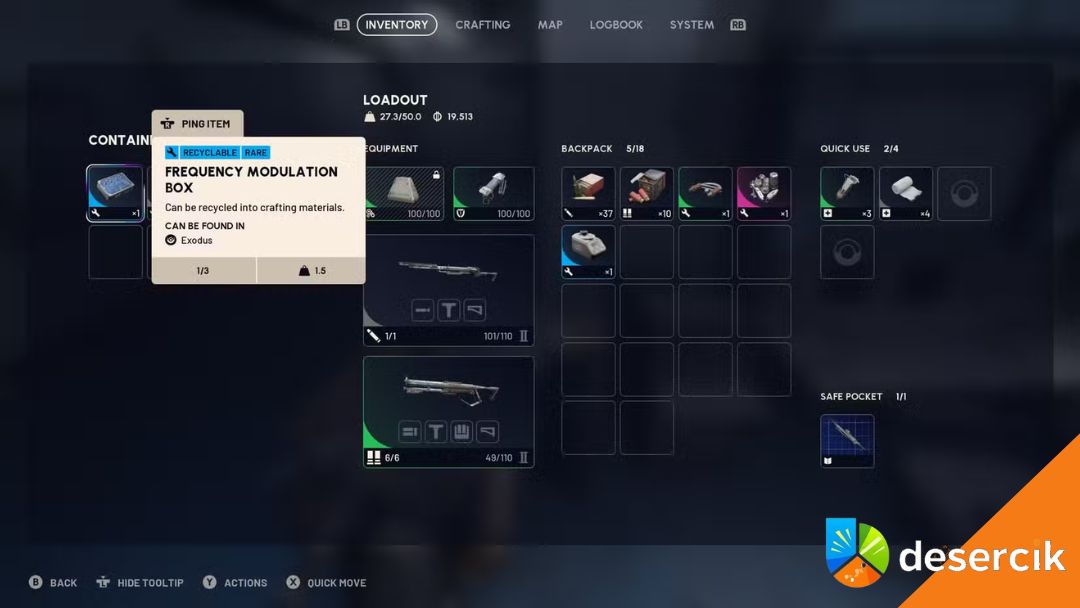Choose the second weapon with 6/6 ammo
1080x608 pixels.
coord(448,412)
